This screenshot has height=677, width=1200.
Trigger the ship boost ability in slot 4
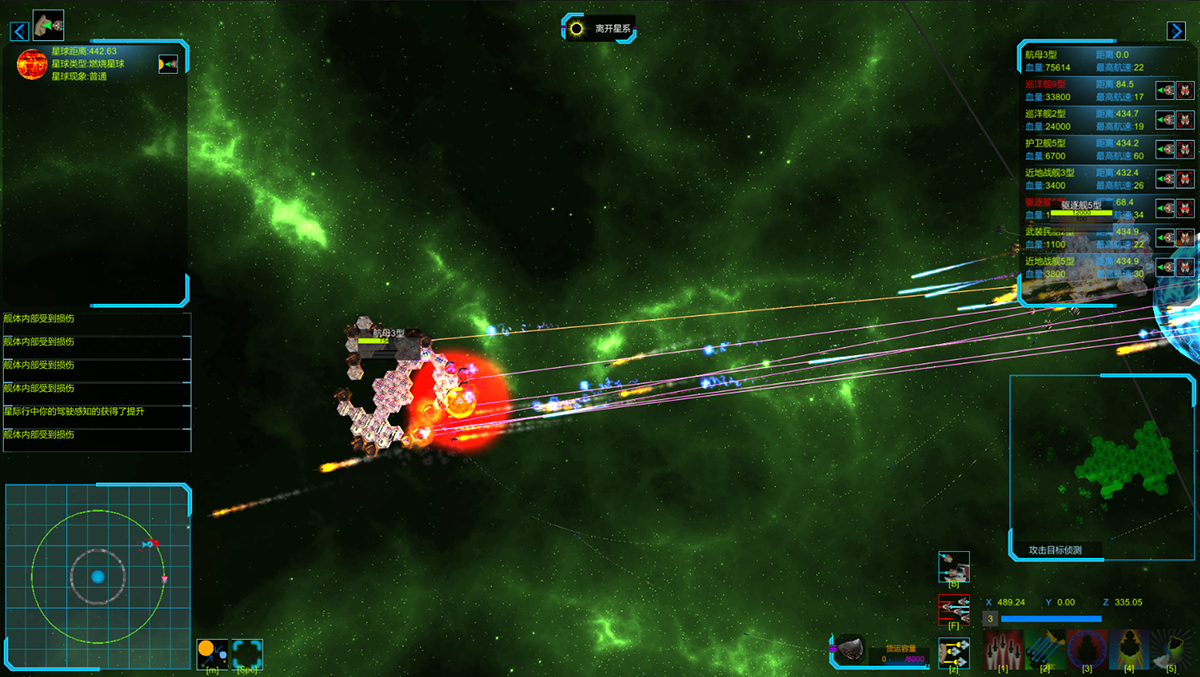click(x=1129, y=649)
